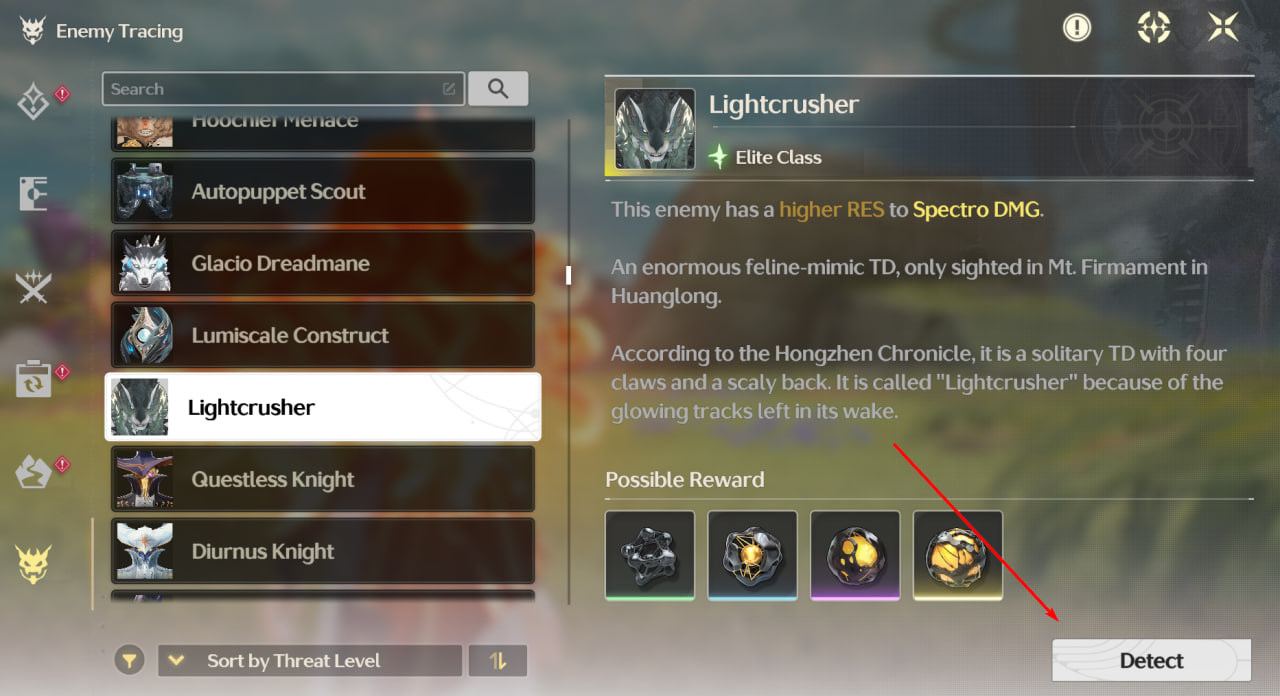Activate the magnifying glass search button

point(498,89)
